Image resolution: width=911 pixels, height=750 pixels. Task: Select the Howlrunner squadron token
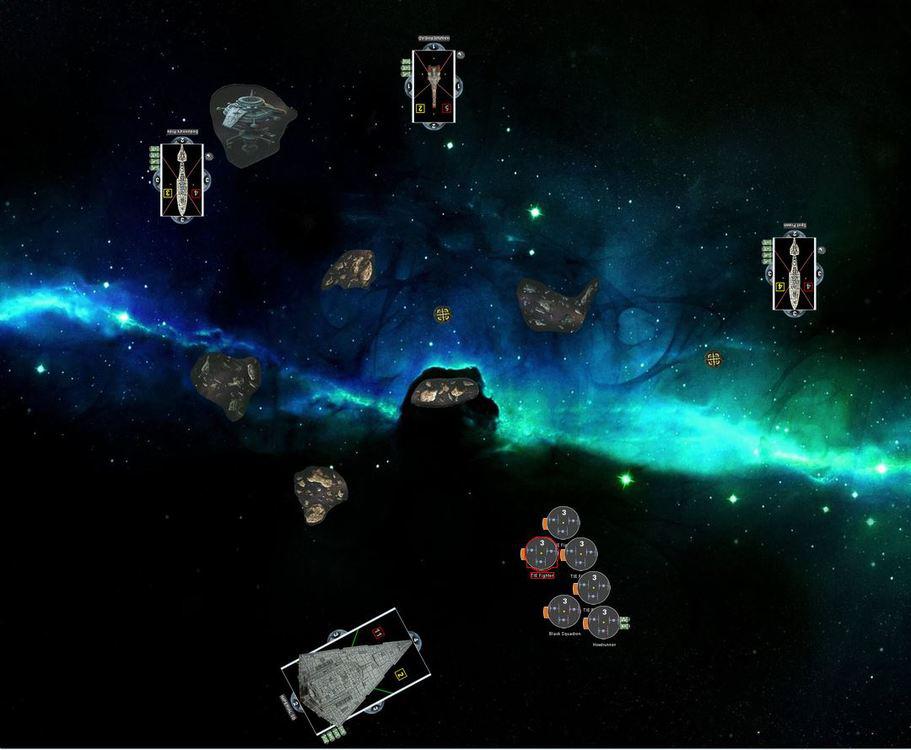[602, 622]
